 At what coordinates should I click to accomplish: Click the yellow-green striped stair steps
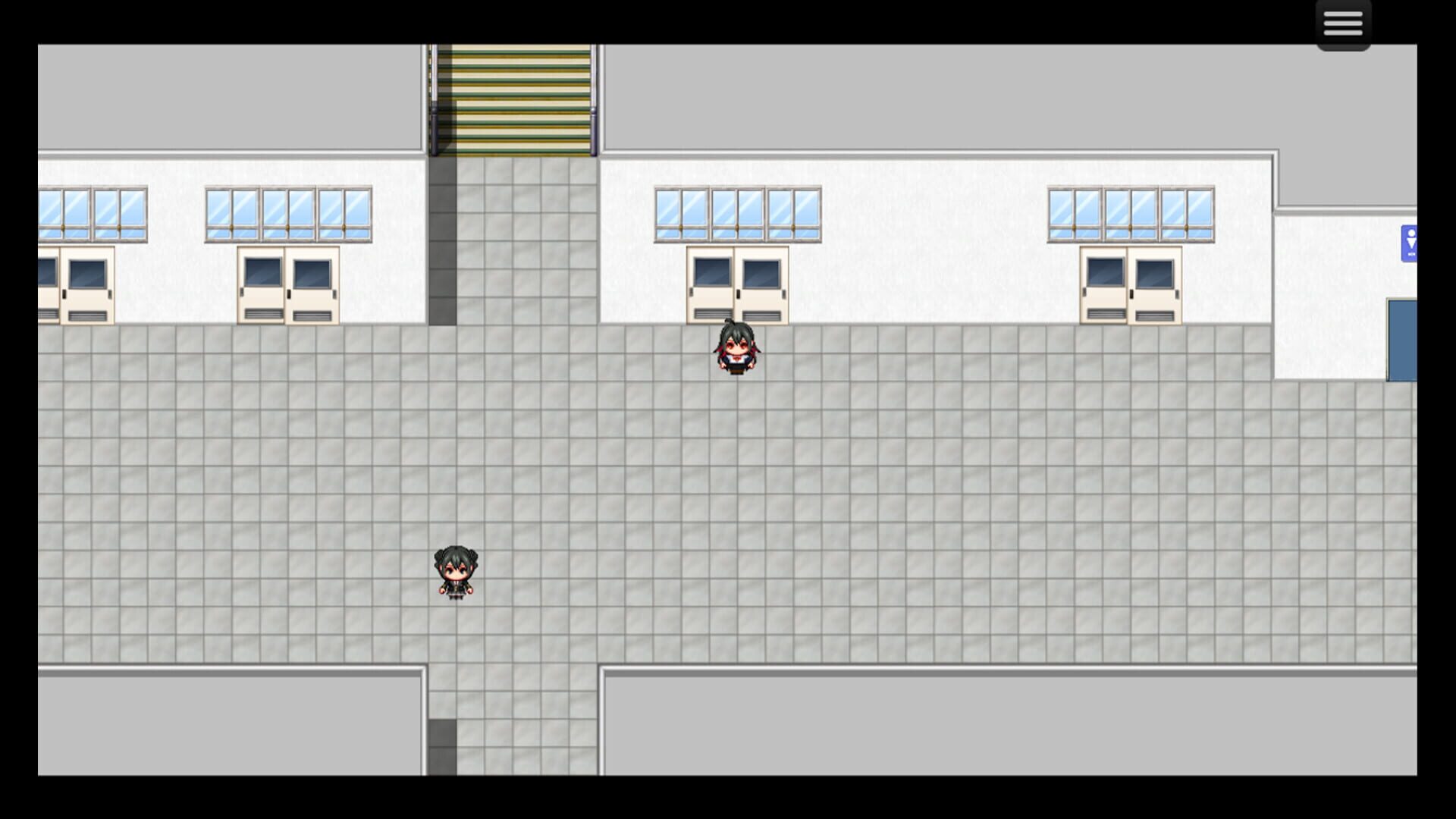click(512, 99)
